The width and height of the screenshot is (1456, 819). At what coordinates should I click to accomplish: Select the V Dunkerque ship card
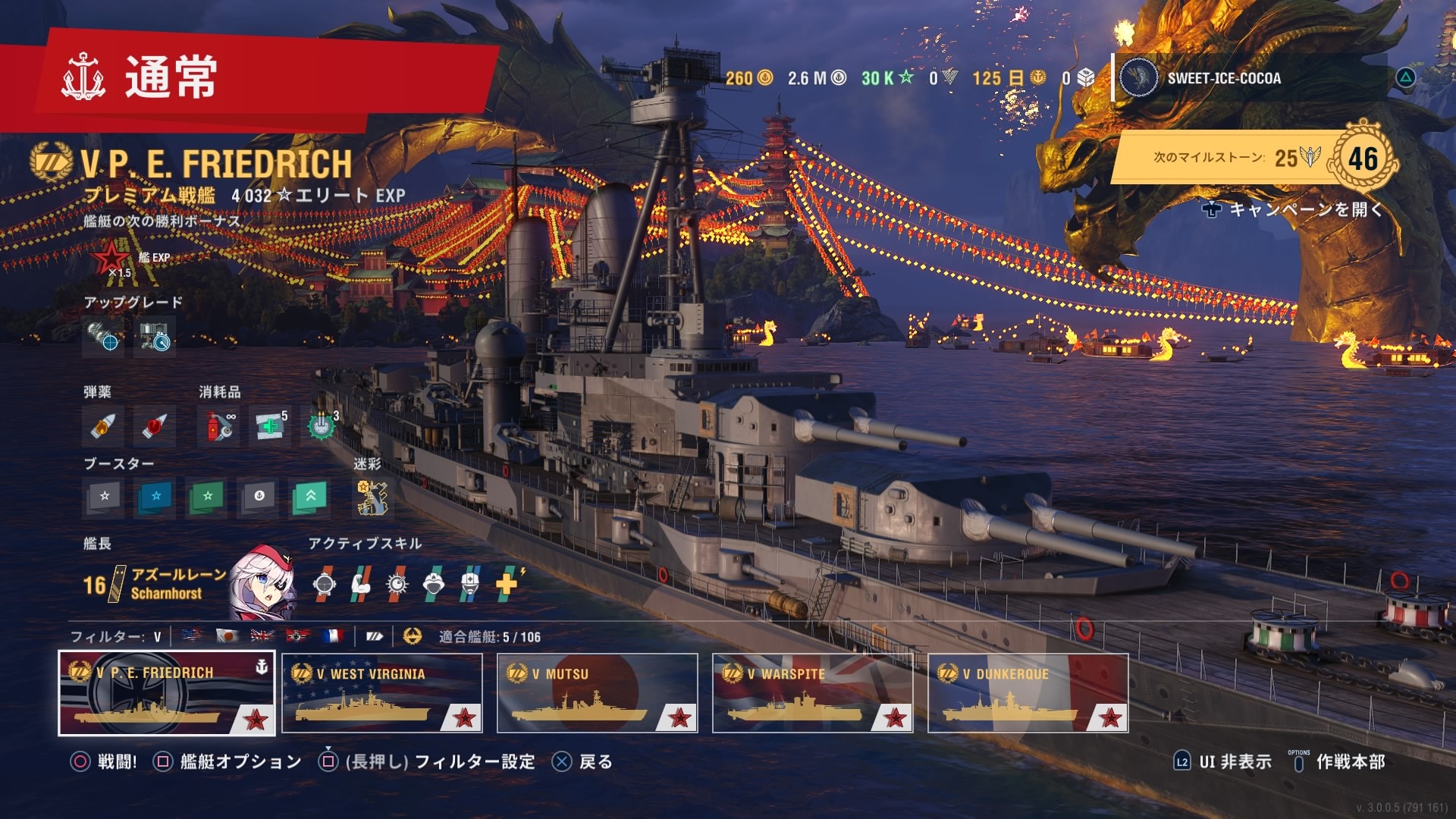tap(1028, 693)
